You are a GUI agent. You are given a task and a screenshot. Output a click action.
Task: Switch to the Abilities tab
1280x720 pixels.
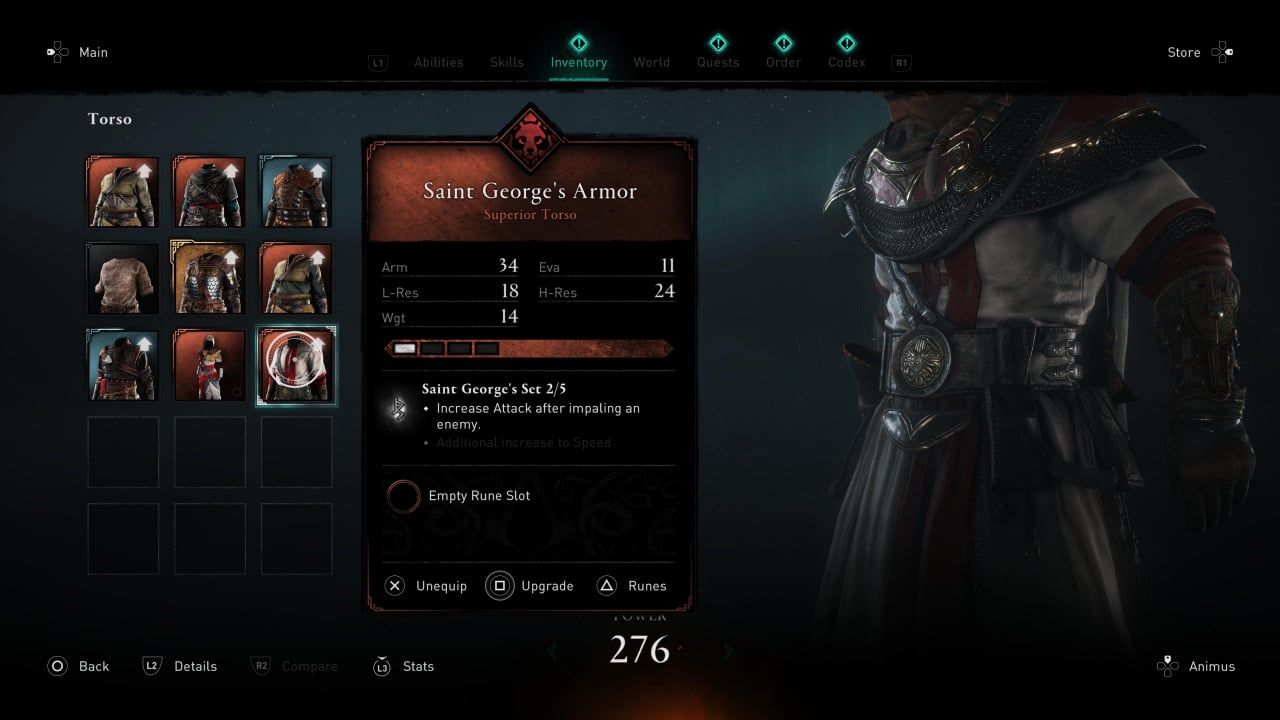pos(438,62)
